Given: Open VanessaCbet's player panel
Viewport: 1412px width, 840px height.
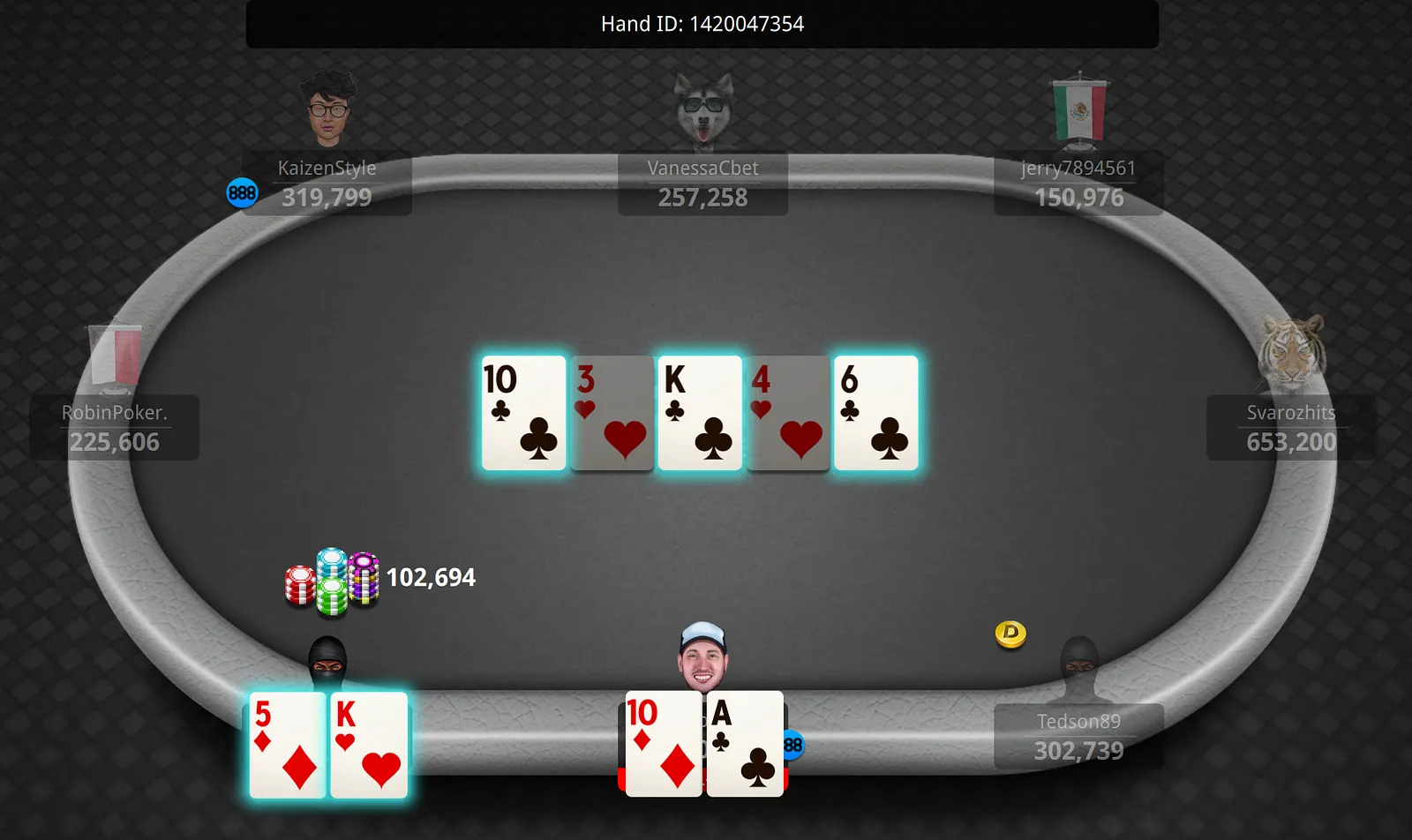Looking at the screenshot, I should (702, 184).
